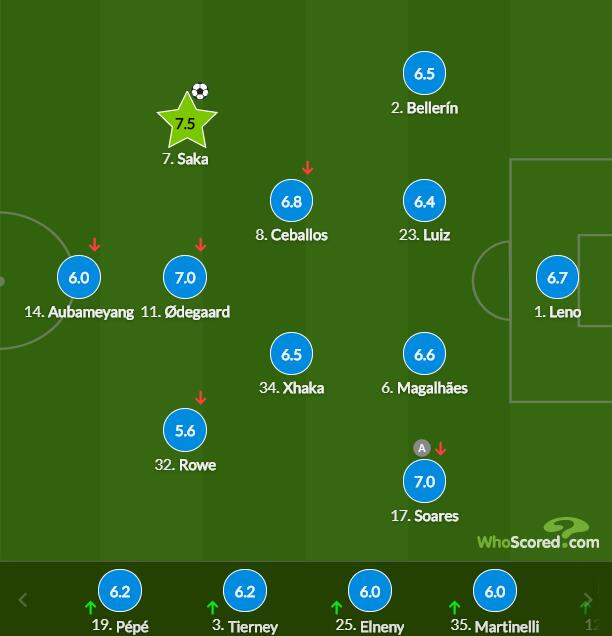Show next substitutes with right arrow
This screenshot has width=612, height=636.
coord(589,601)
